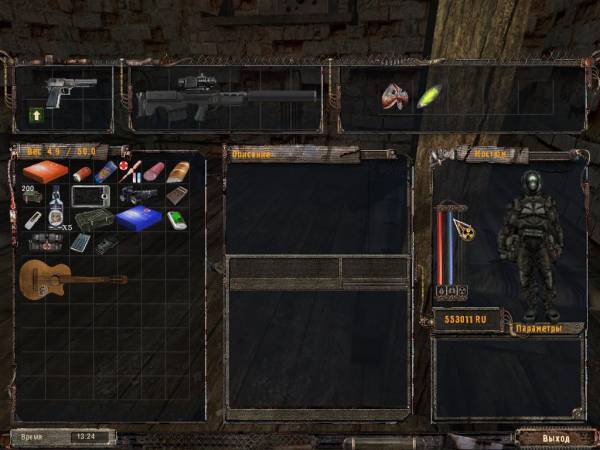Select the orange flat box item
This screenshot has height=450, width=600.
click(46, 171)
